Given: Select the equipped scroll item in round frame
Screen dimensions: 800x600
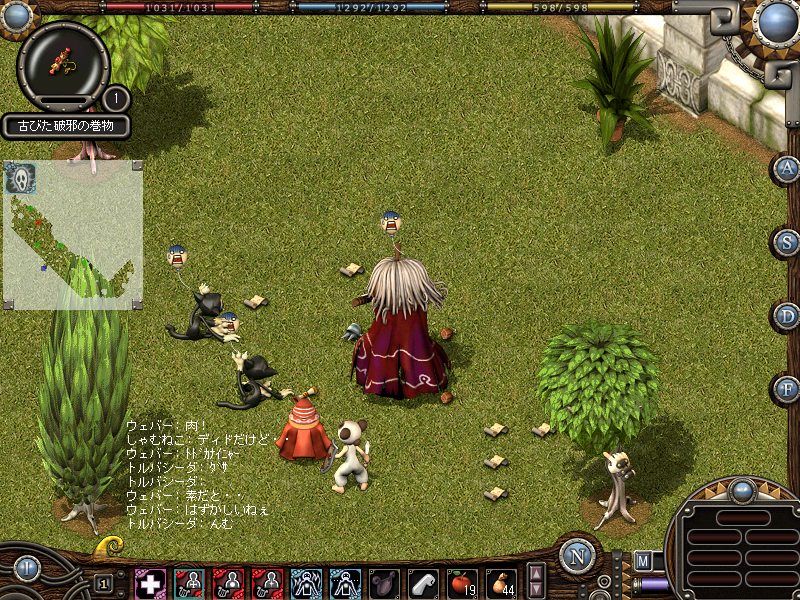Looking at the screenshot, I should click(63, 64).
